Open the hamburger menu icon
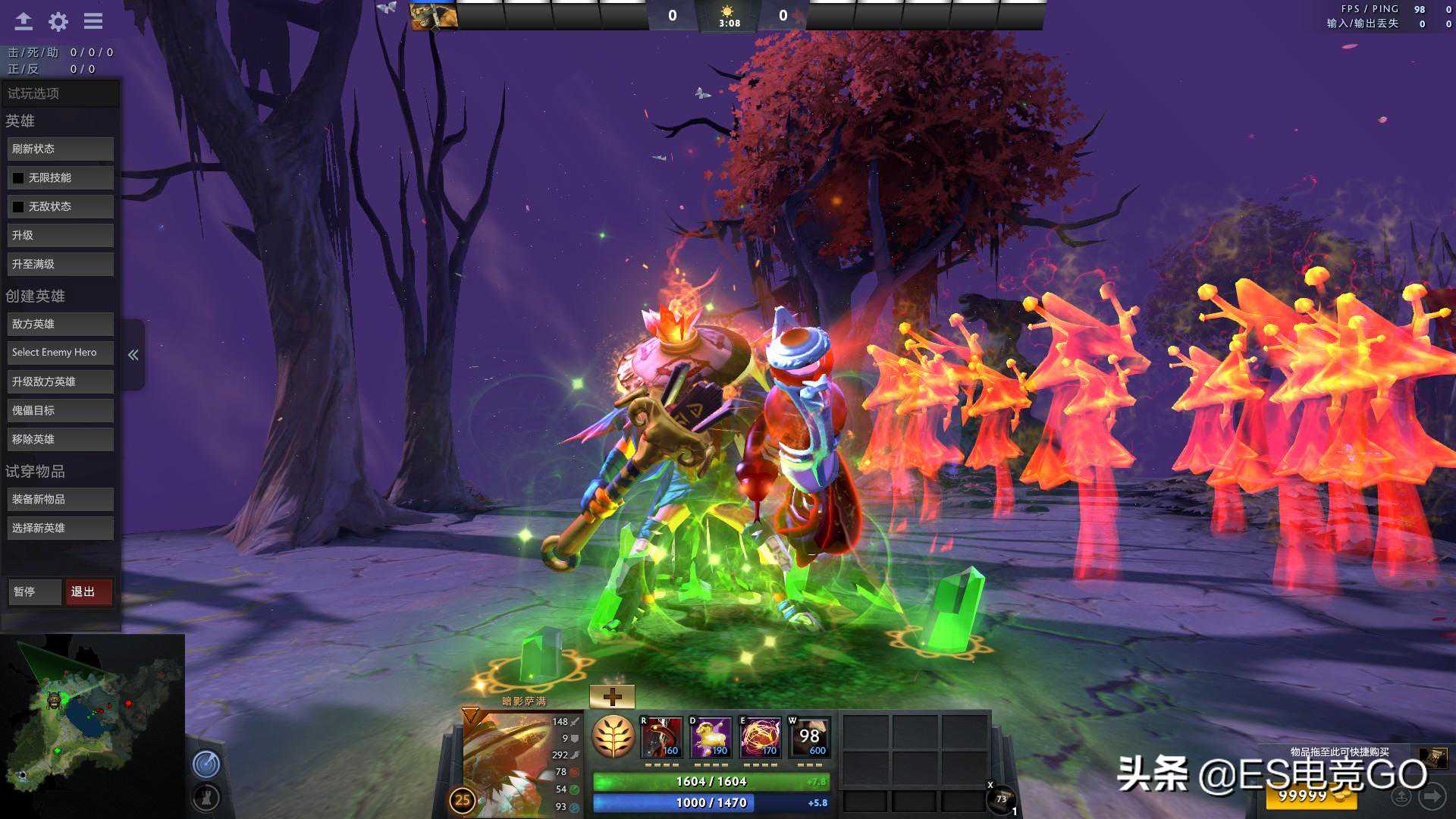 (x=93, y=21)
